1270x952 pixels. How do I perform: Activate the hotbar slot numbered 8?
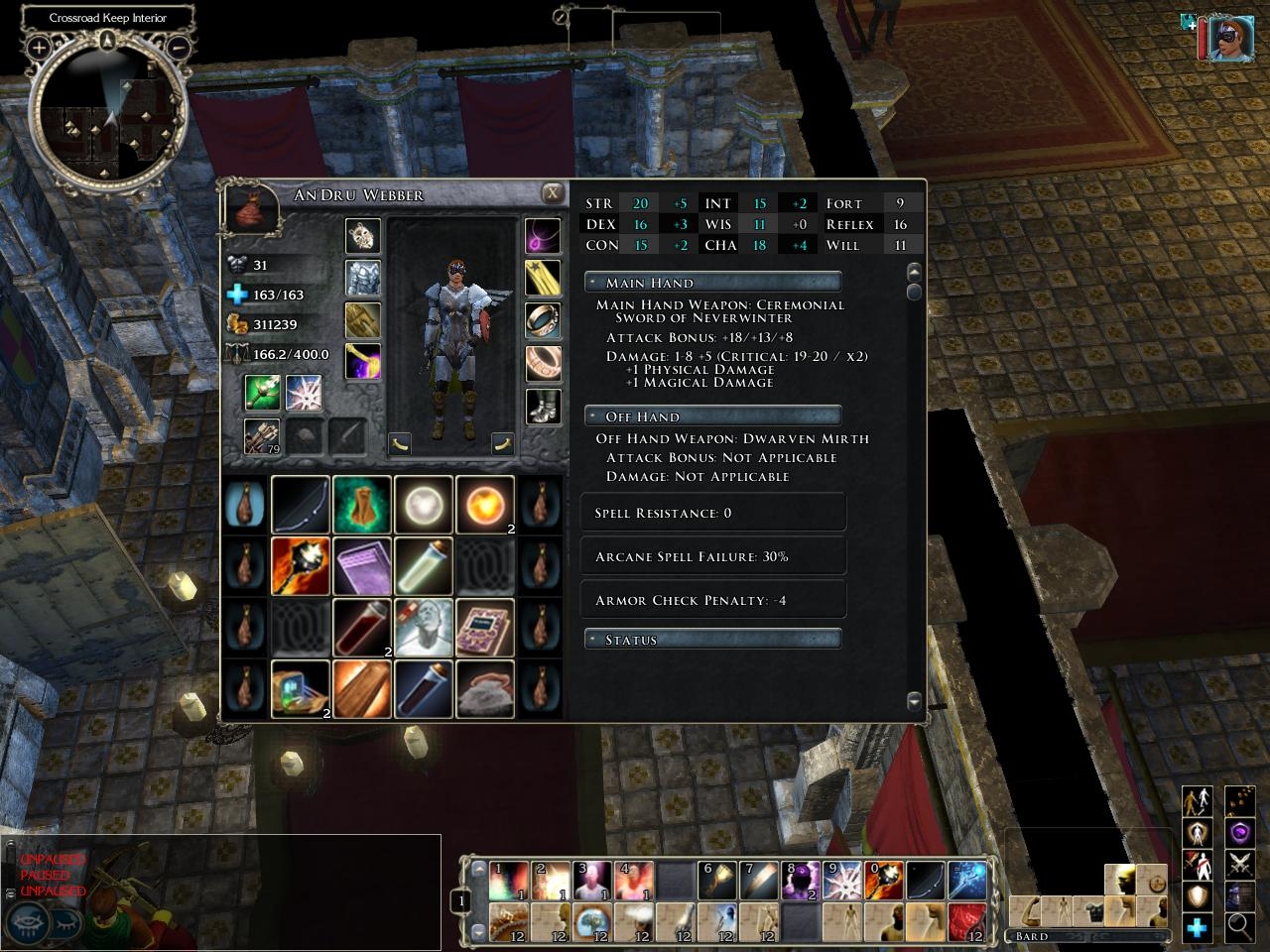click(x=800, y=880)
